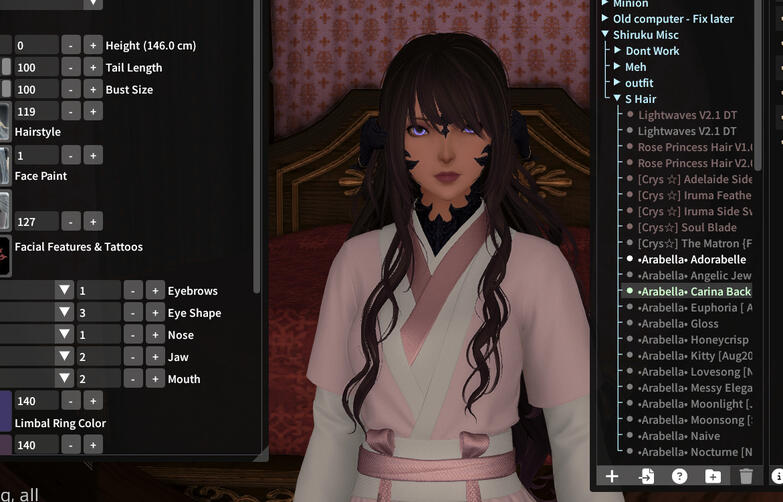Screen dimensions: 783x502
Task: Increase the Eye Shape value
Action: click(x=154, y=313)
